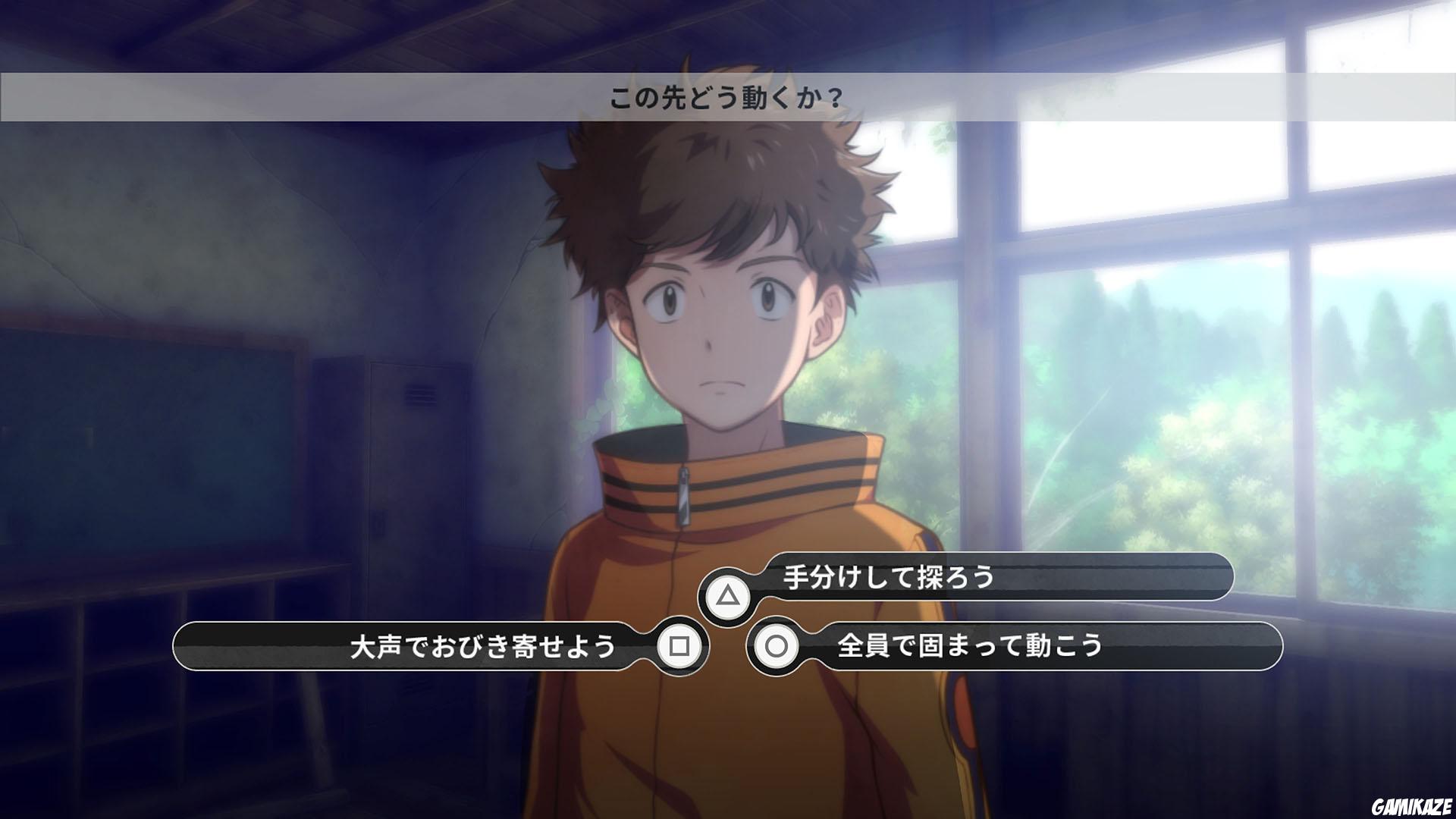Image resolution: width=1456 pixels, height=819 pixels.
Task: Click the この先どう動くか？ question banner
Action: pos(726,96)
